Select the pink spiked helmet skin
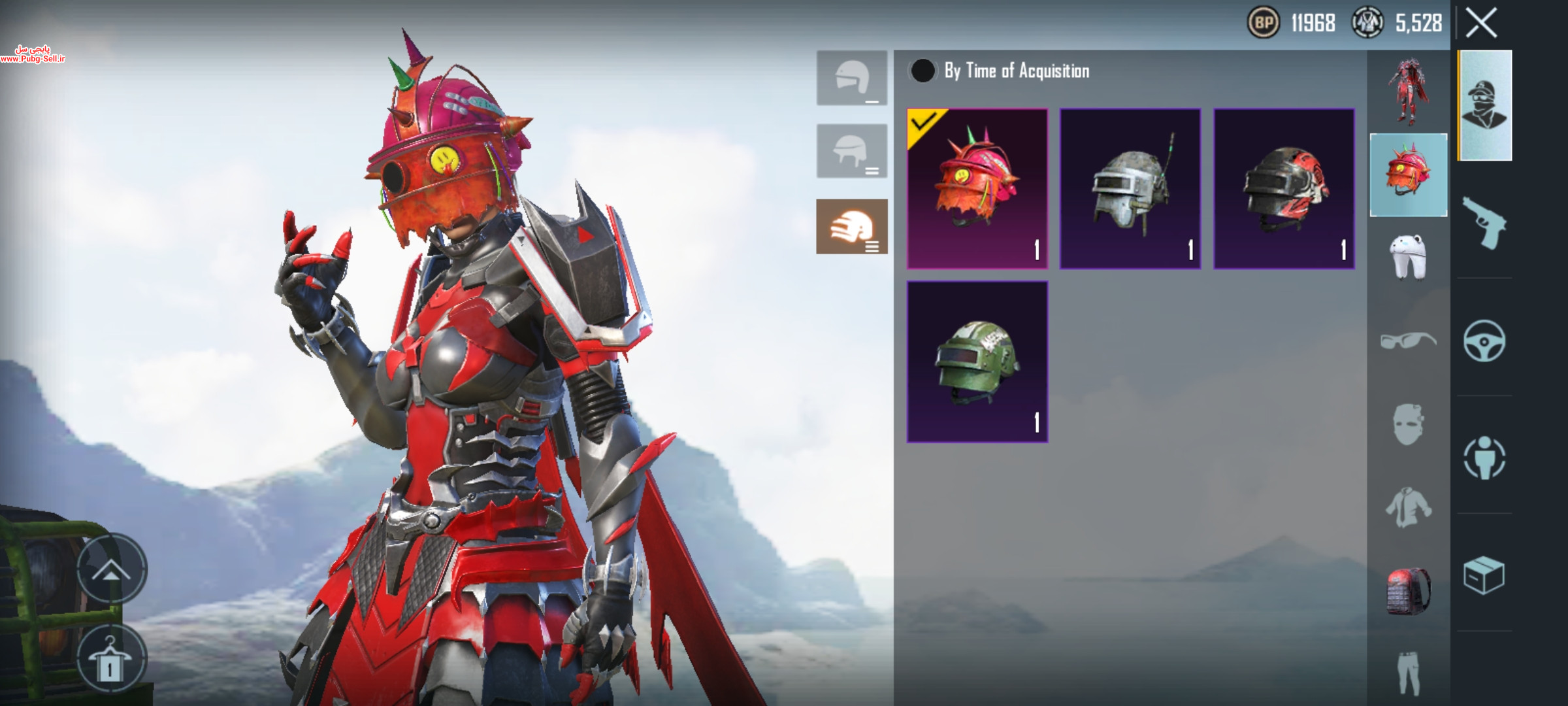Screen dimensions: 1568x706 click(x=977, y=188)
